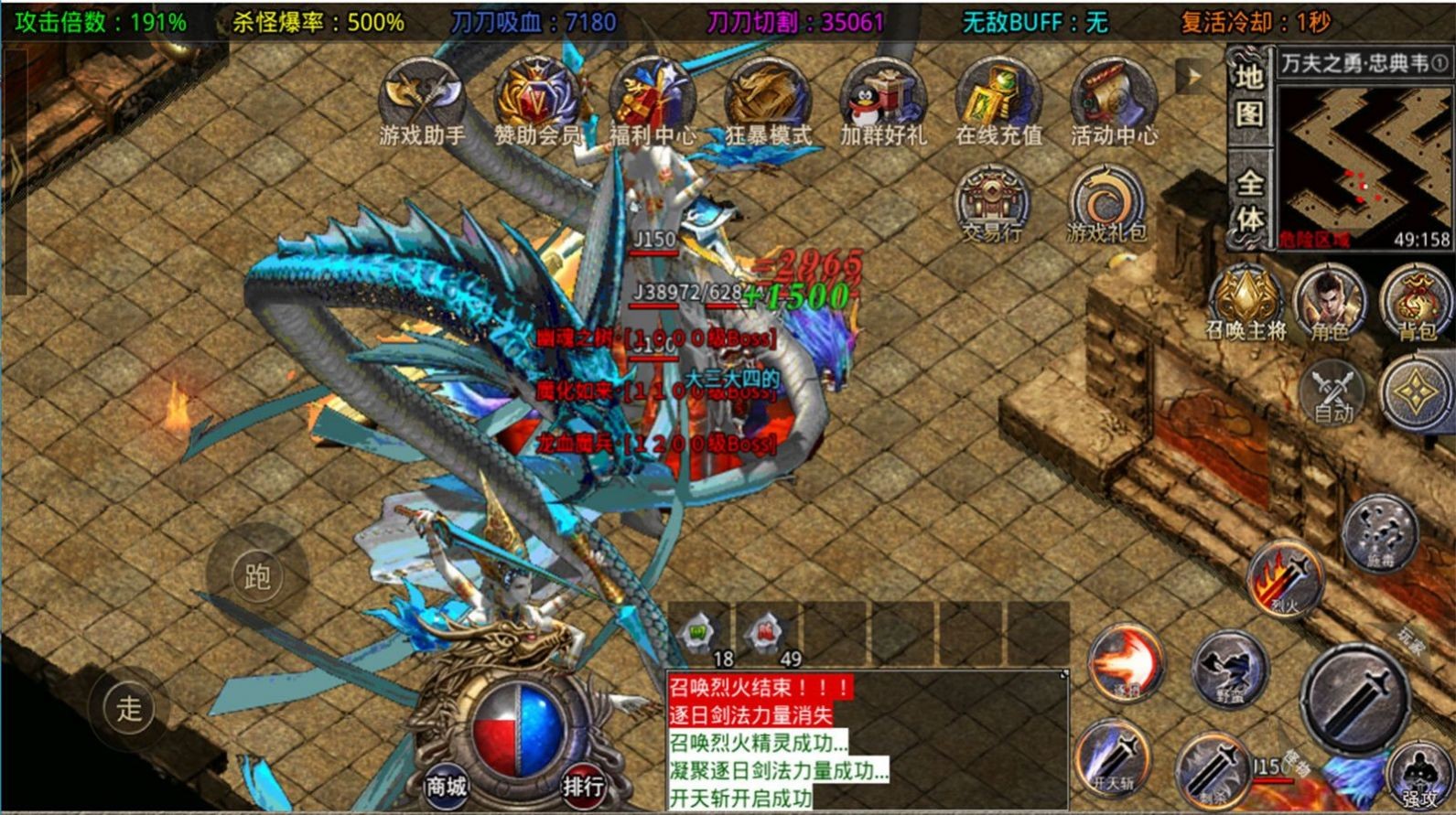The width and height of the screenshot is (1456, 815).
Task: Cast the 野蛮 charge skill
Action: [1231, 670]
